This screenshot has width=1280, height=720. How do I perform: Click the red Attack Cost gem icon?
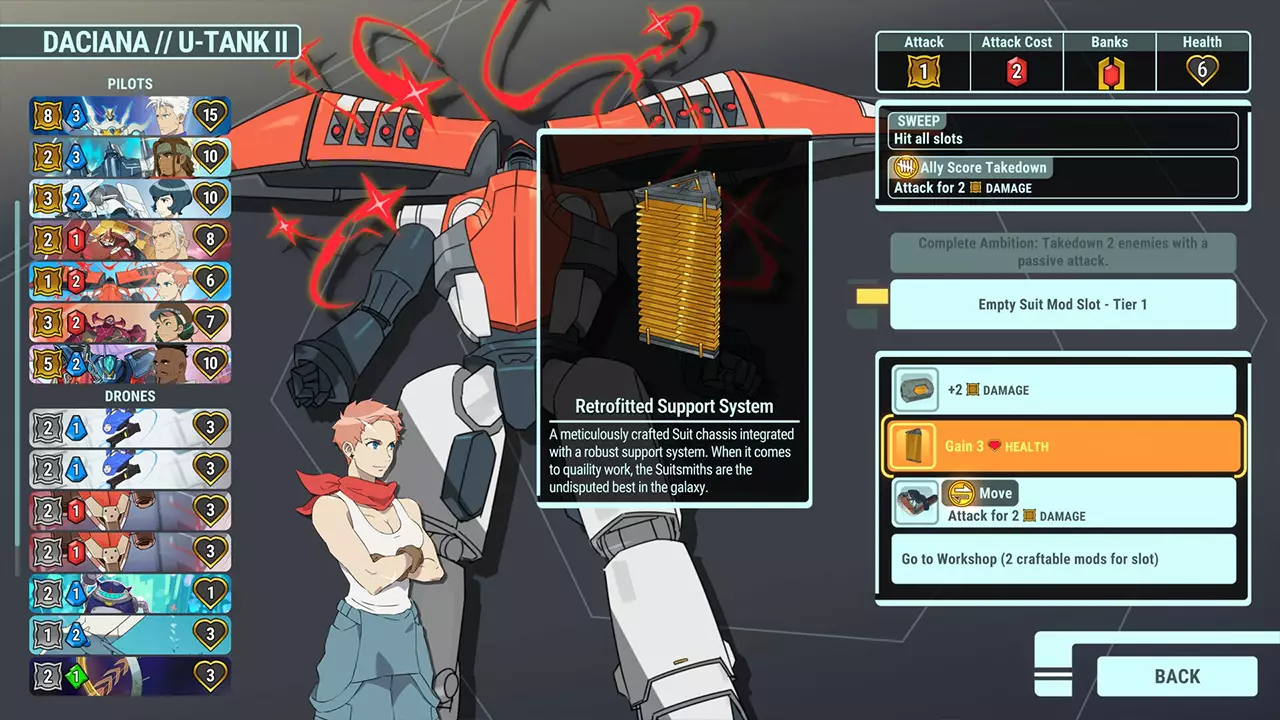click(1016, 68)
